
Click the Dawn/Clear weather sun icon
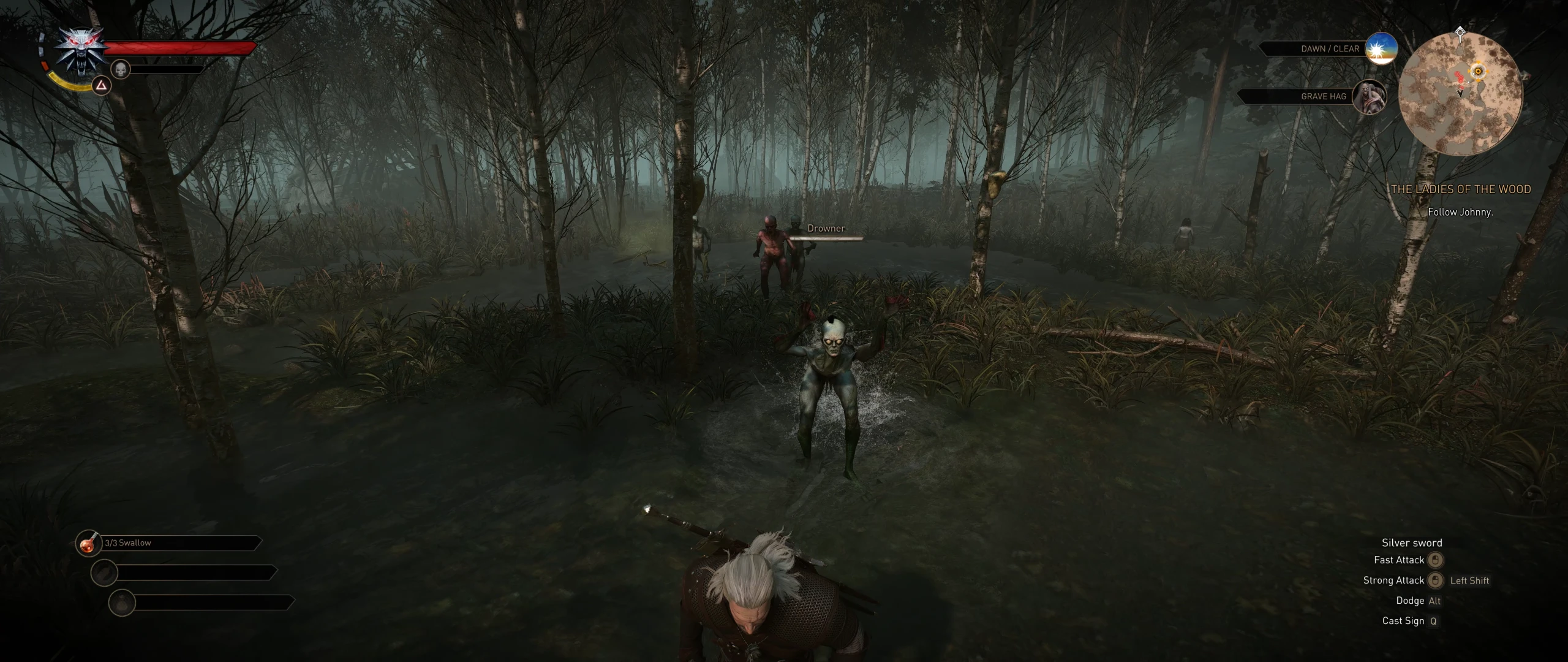click(x=1381, y=49)
